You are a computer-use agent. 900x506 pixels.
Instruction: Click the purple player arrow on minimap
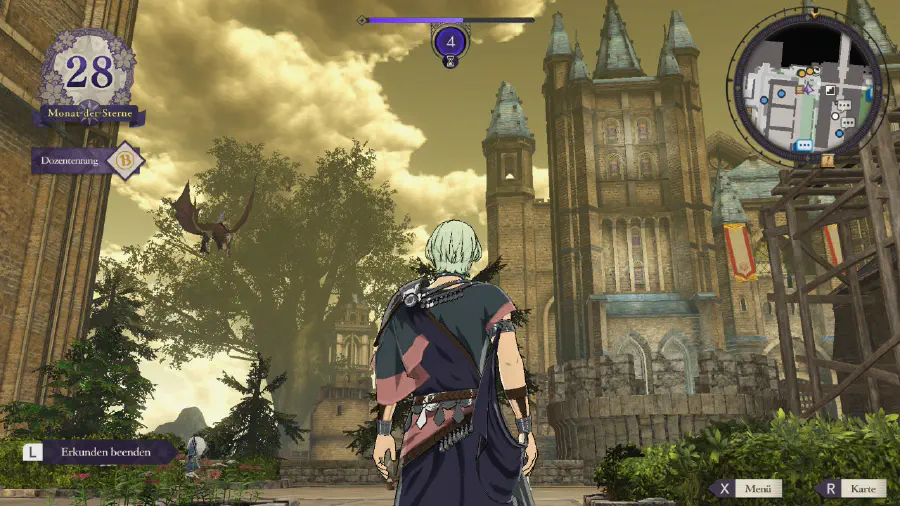coord(807,89)
